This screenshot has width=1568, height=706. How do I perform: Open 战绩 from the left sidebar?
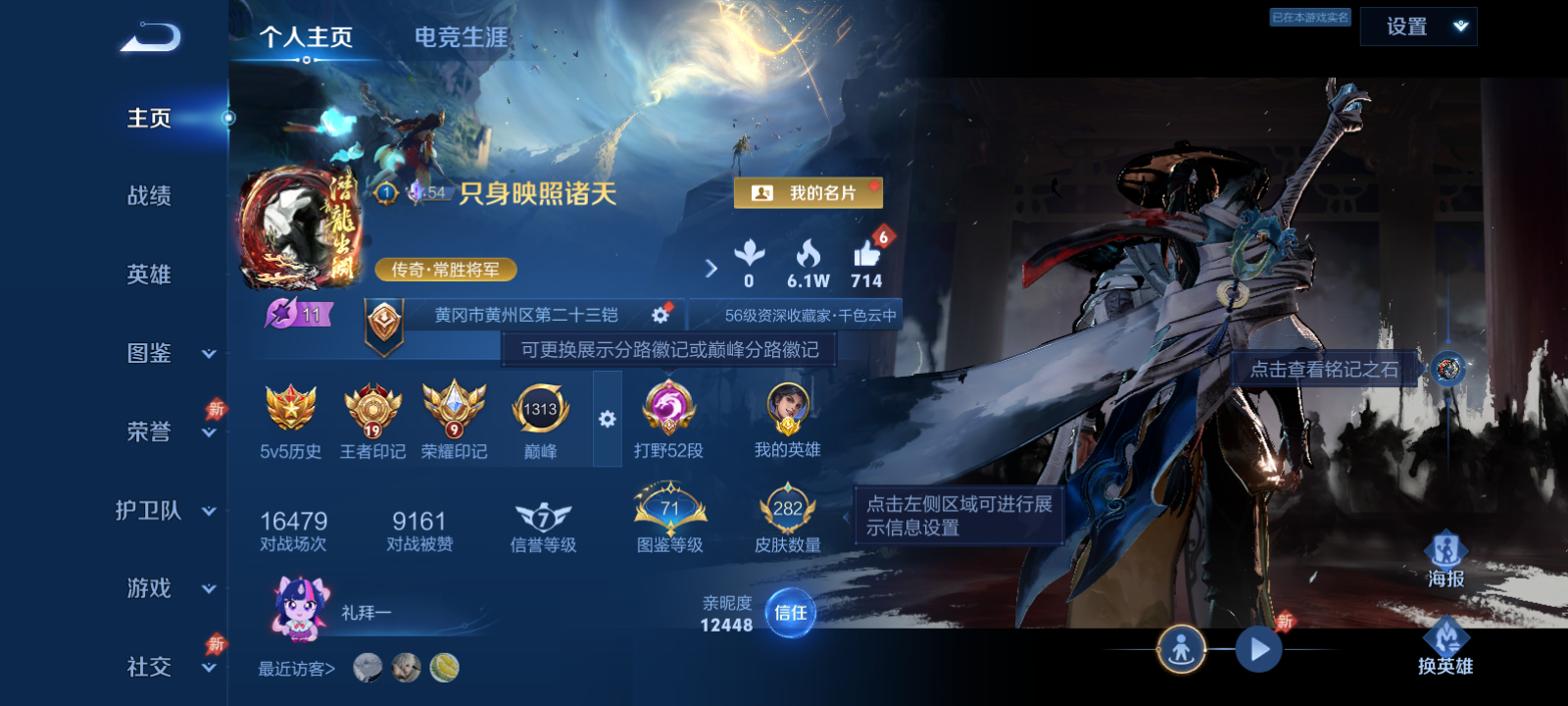pyautogui.click(x=147, y=197)
